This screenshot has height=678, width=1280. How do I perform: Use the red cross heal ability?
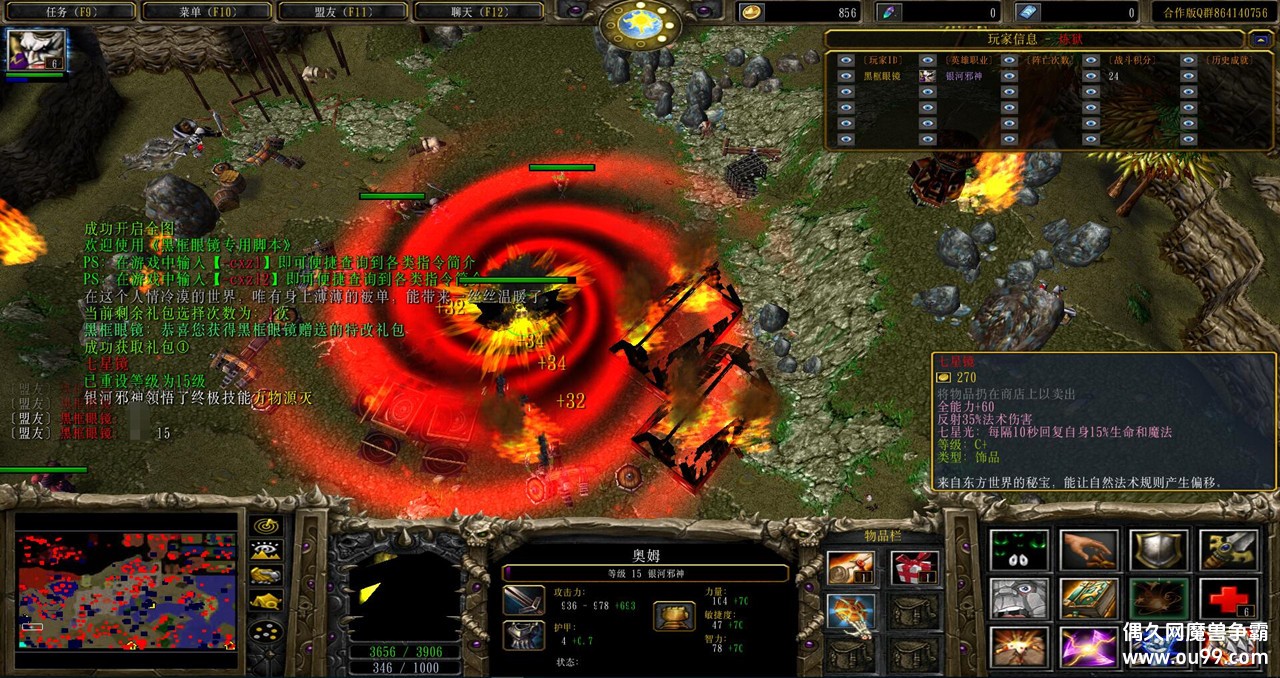1227,599
